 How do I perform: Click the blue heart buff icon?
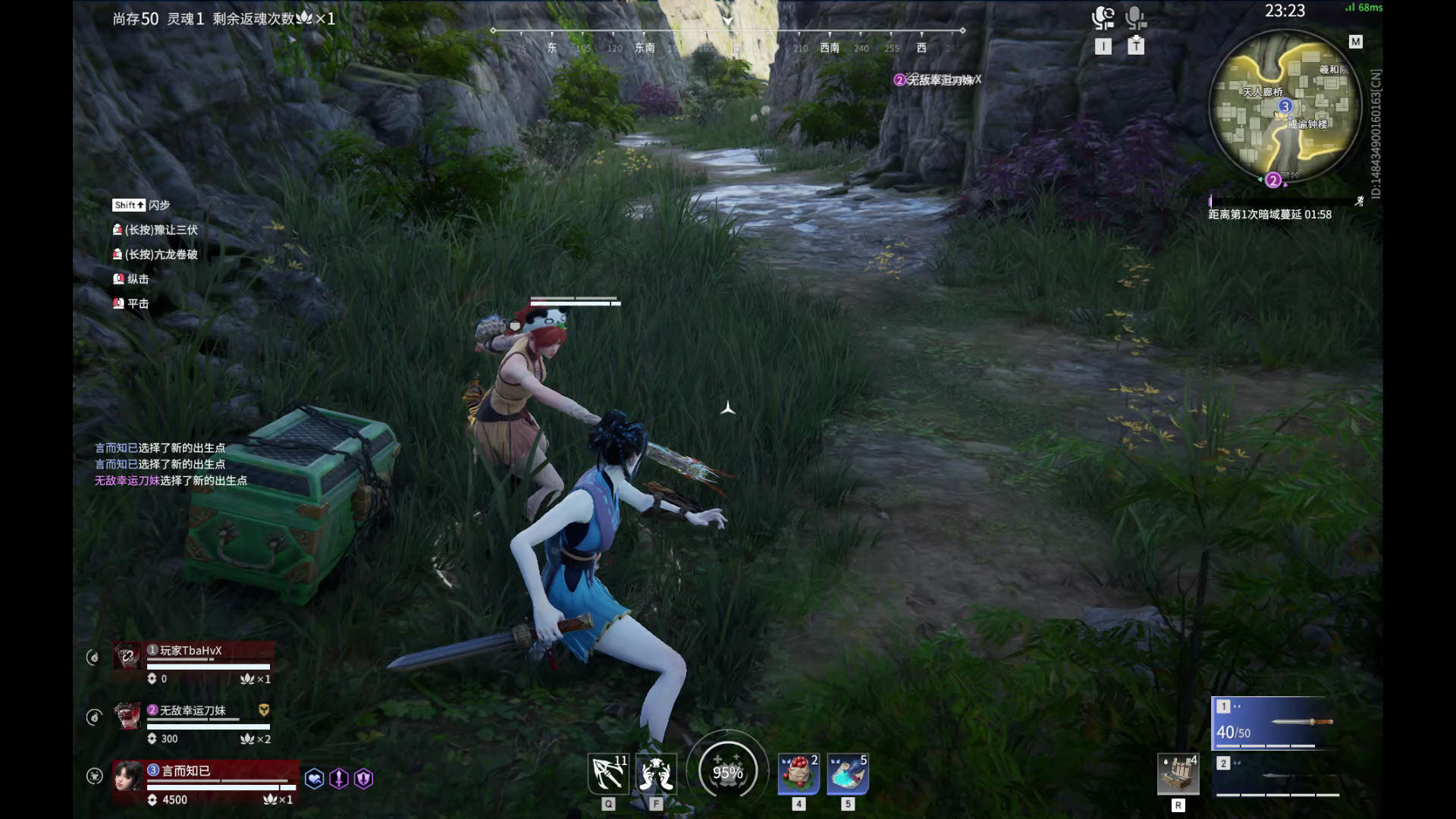(x=314, y=779)
